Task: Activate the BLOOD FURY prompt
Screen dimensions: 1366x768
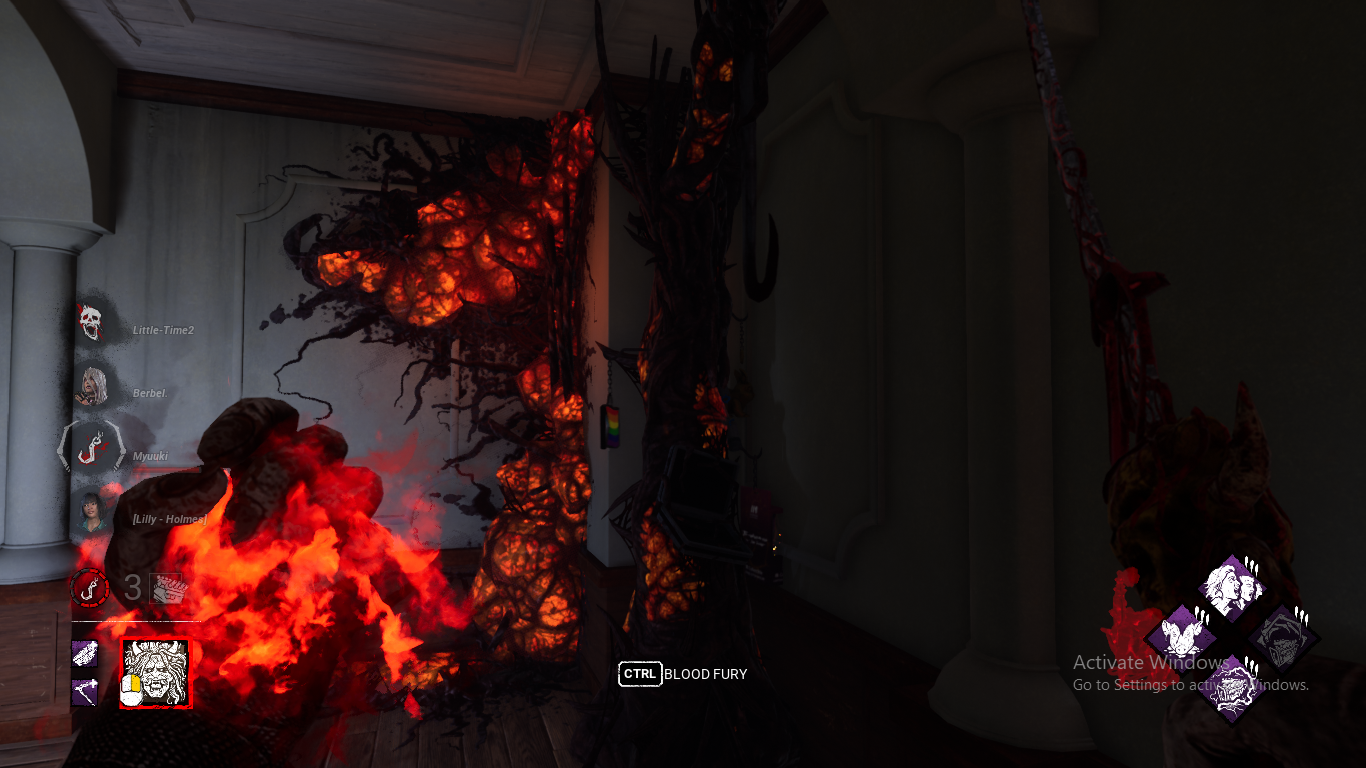Action: (x=705, y=674)
